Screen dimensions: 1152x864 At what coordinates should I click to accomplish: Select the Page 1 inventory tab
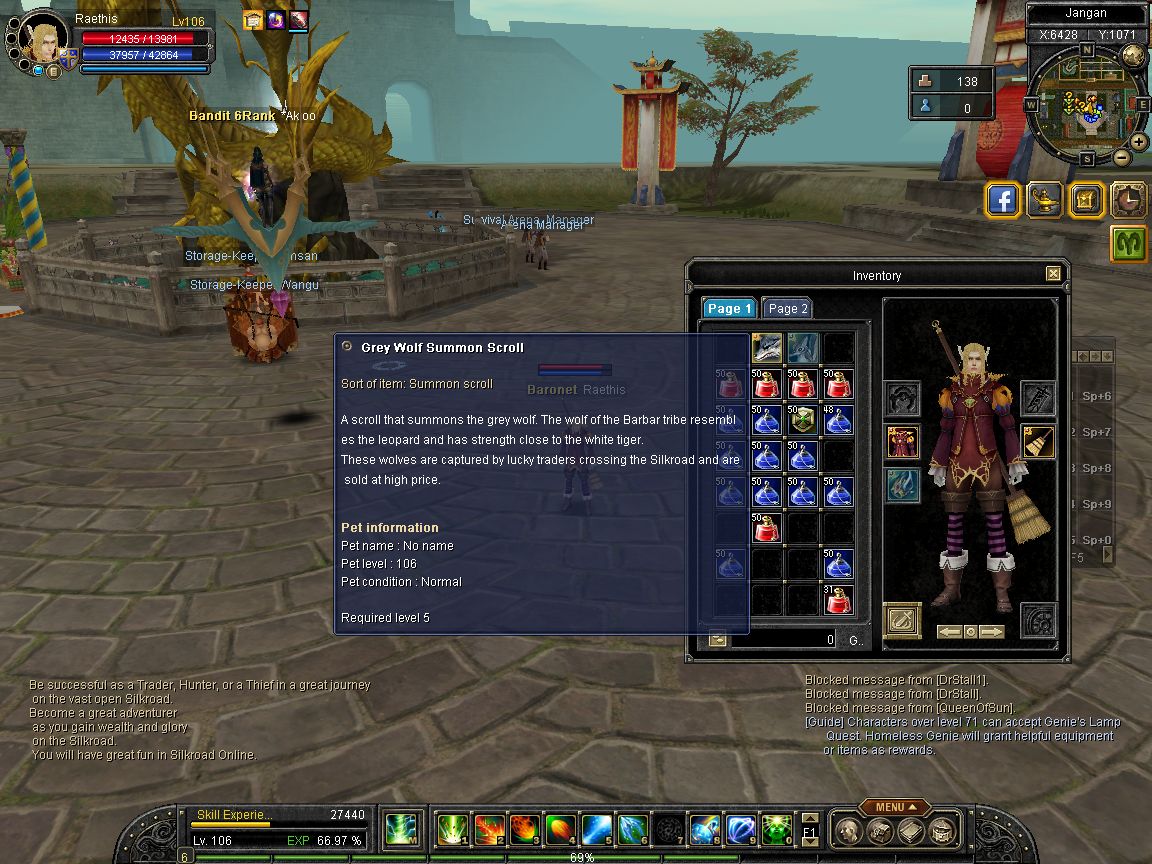pos(727,309)
